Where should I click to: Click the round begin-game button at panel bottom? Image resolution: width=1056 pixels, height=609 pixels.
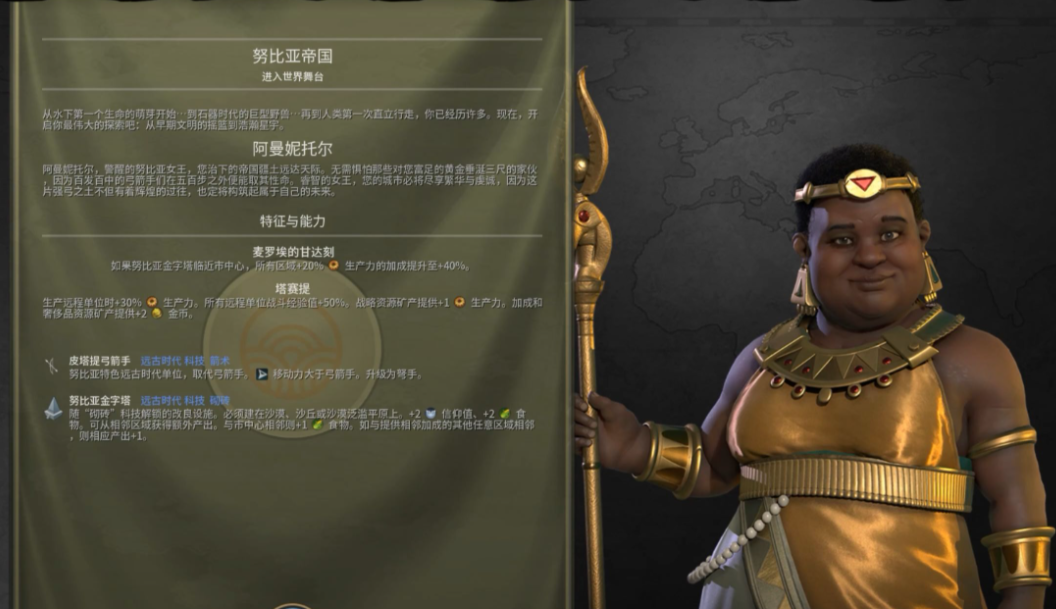pos(292,604)
